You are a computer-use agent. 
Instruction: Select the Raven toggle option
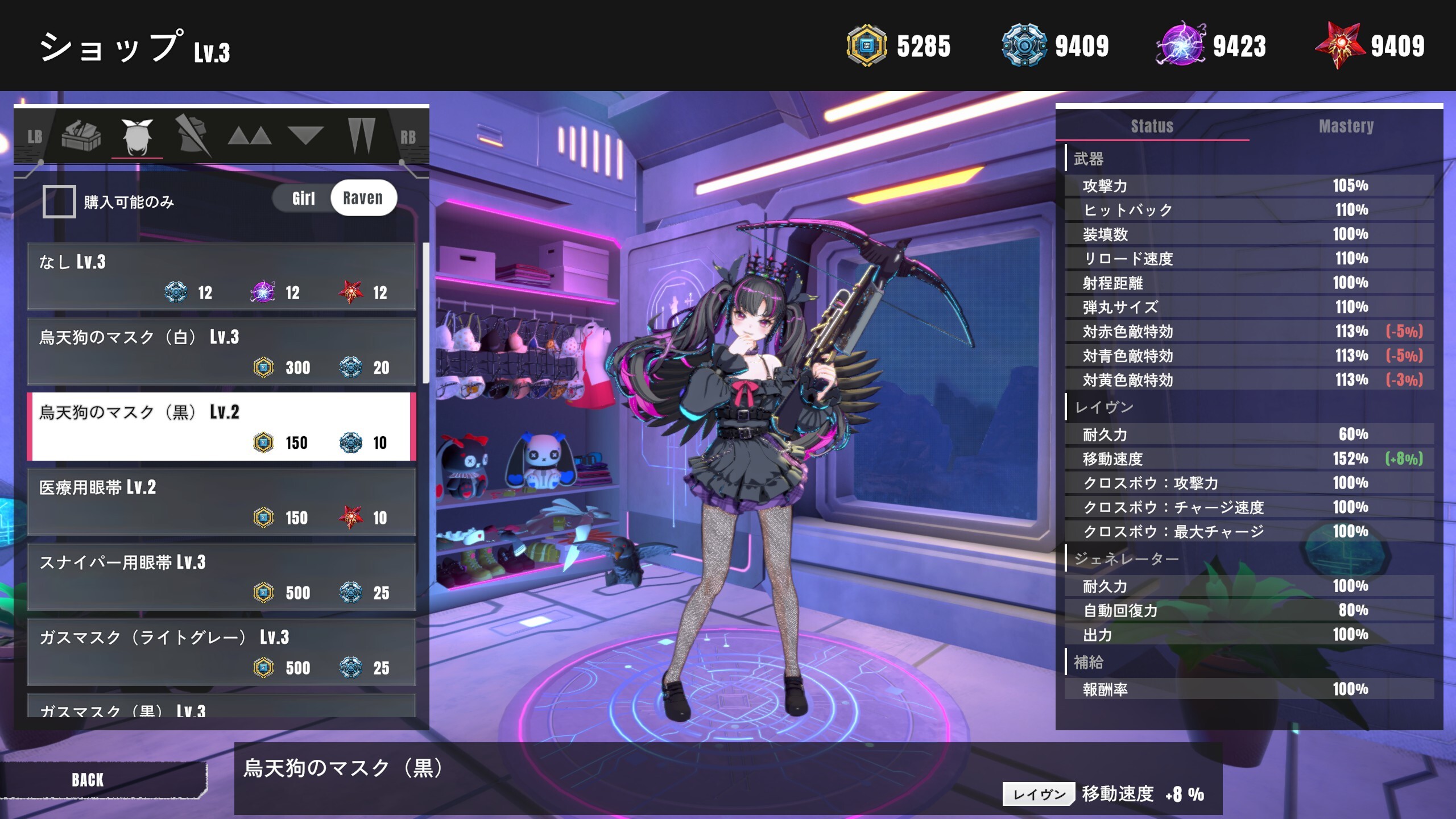(363, 198)
